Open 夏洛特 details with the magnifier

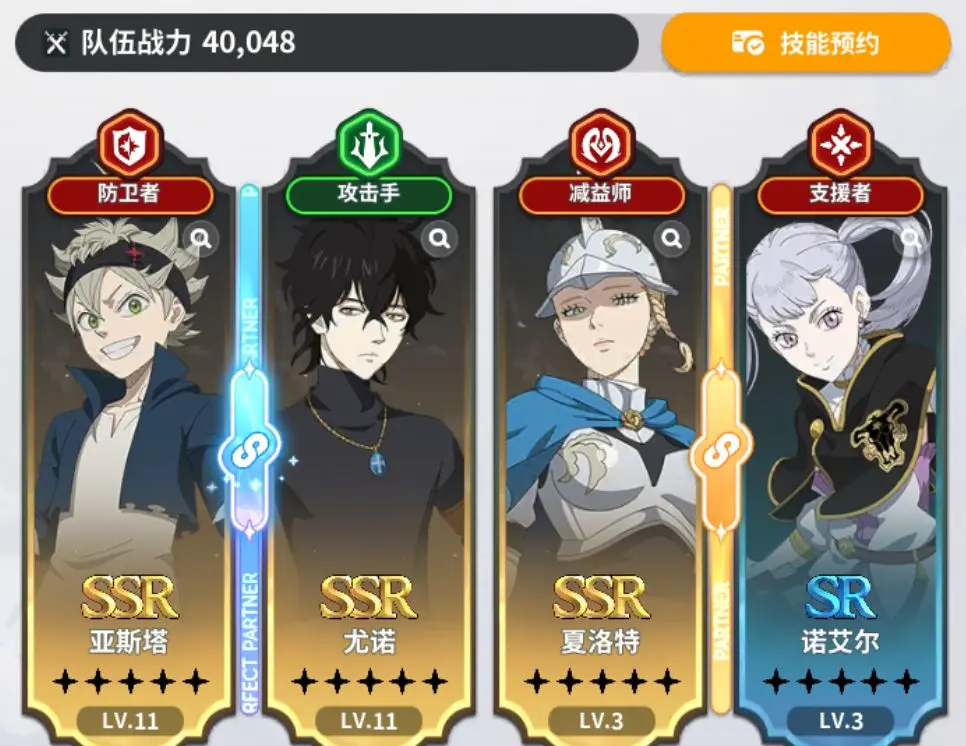[x=673, y=238]
